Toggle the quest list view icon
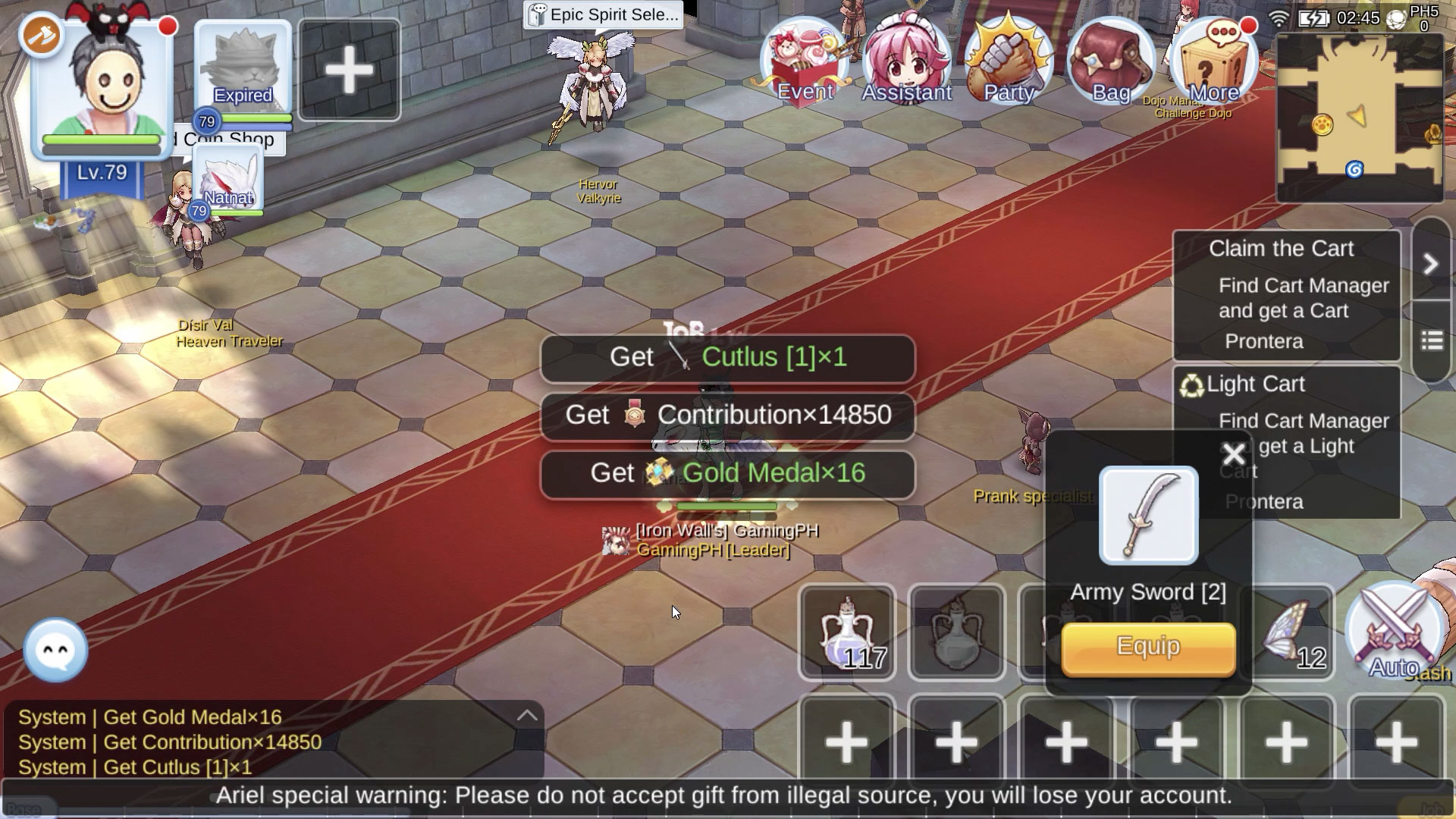The image size is (1456, 819). tap(1432, 341)
